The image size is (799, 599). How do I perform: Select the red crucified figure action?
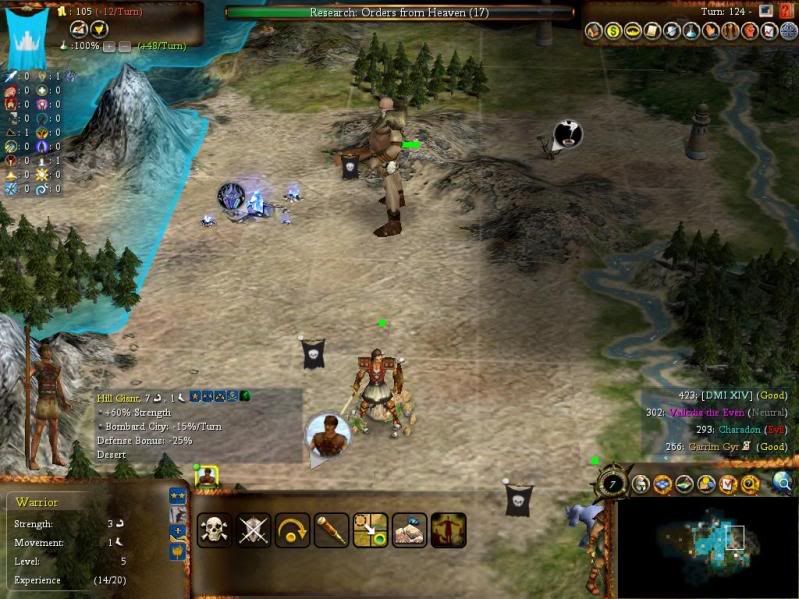[x=448, y=529]
